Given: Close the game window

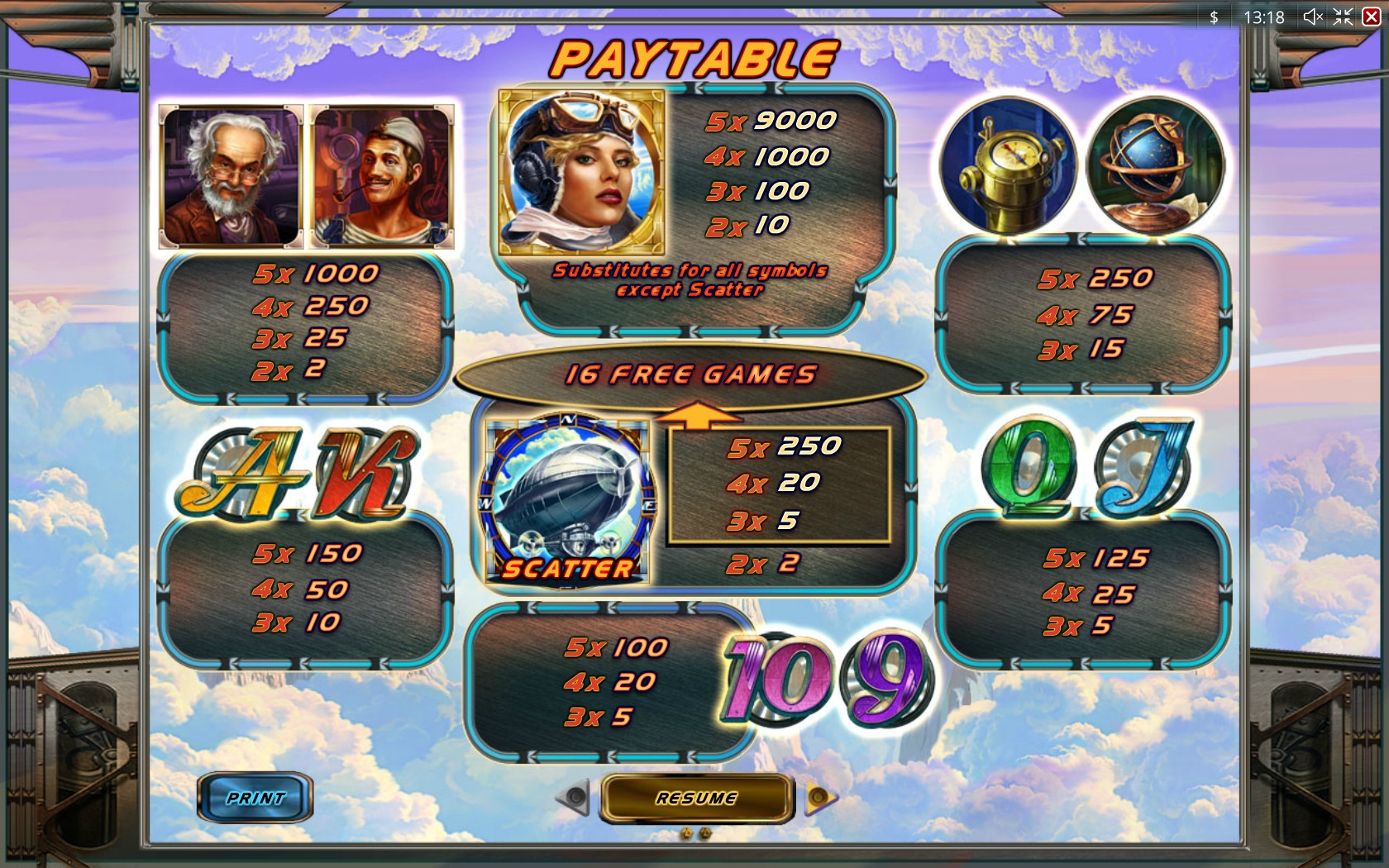Looking at the screenshot, I should (1371, 17).
